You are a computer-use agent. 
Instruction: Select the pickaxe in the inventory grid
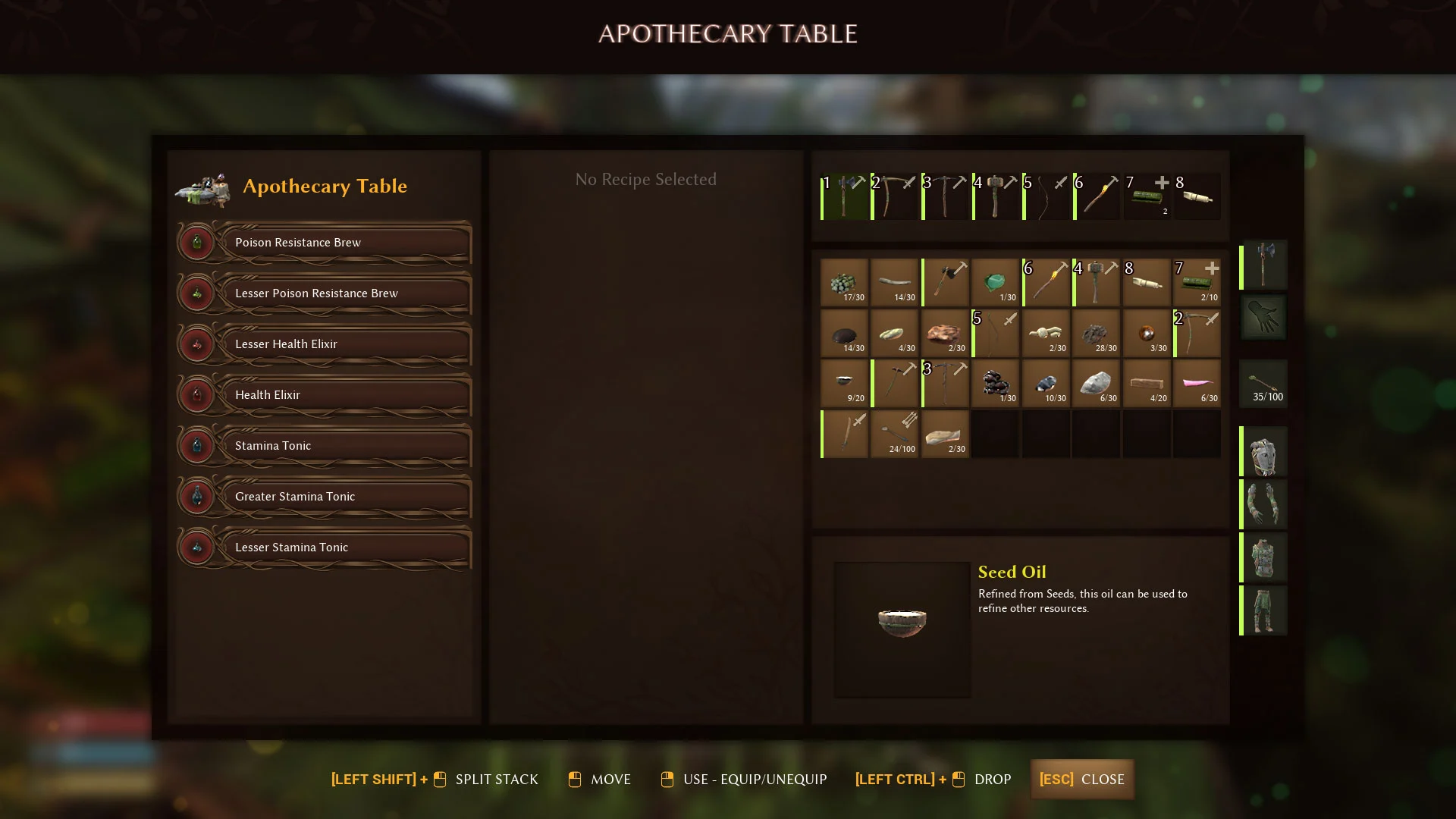(x=944, y=383)
